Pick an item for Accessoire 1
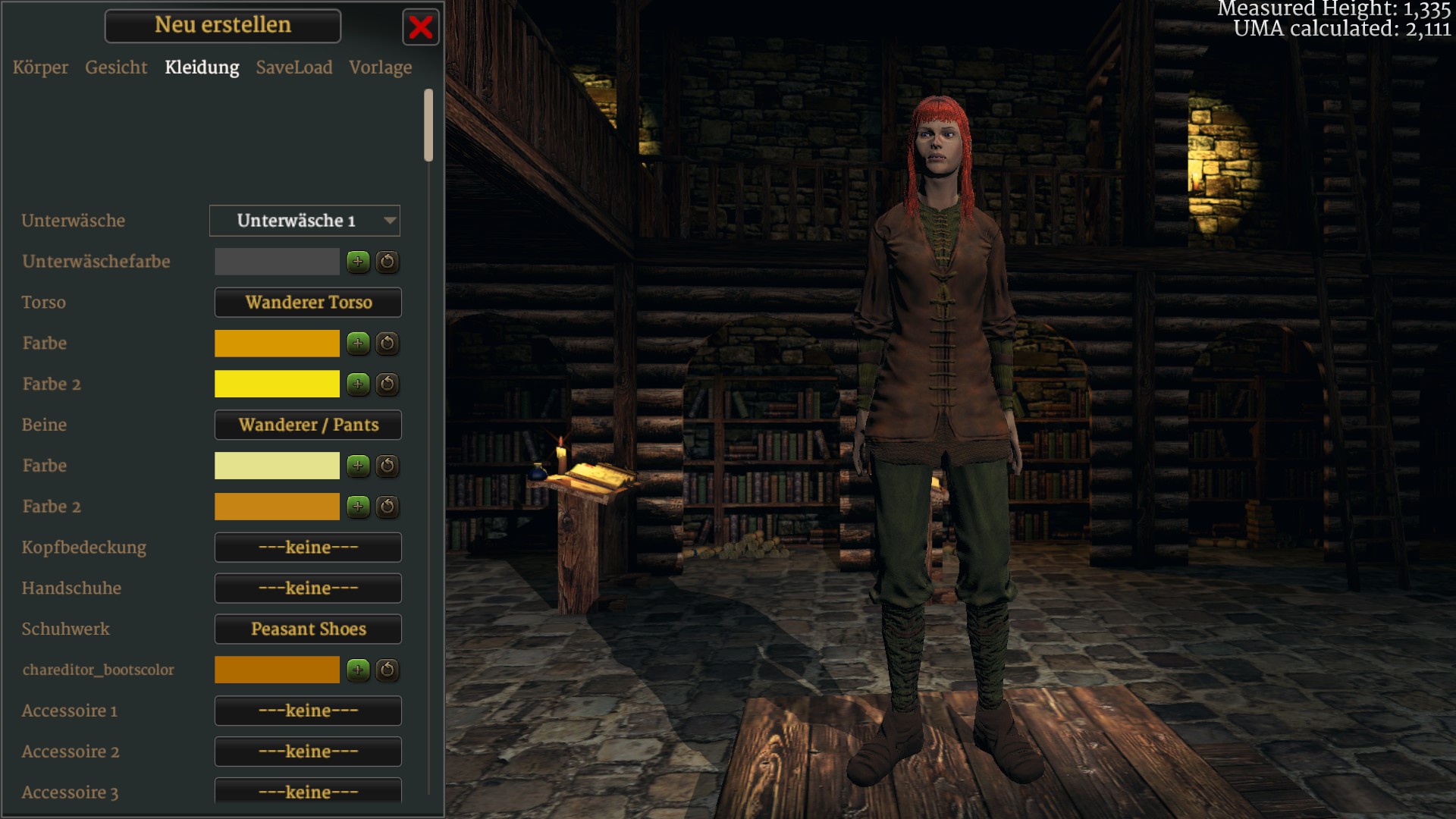The image size is (1456, 819). click(308, 711)
